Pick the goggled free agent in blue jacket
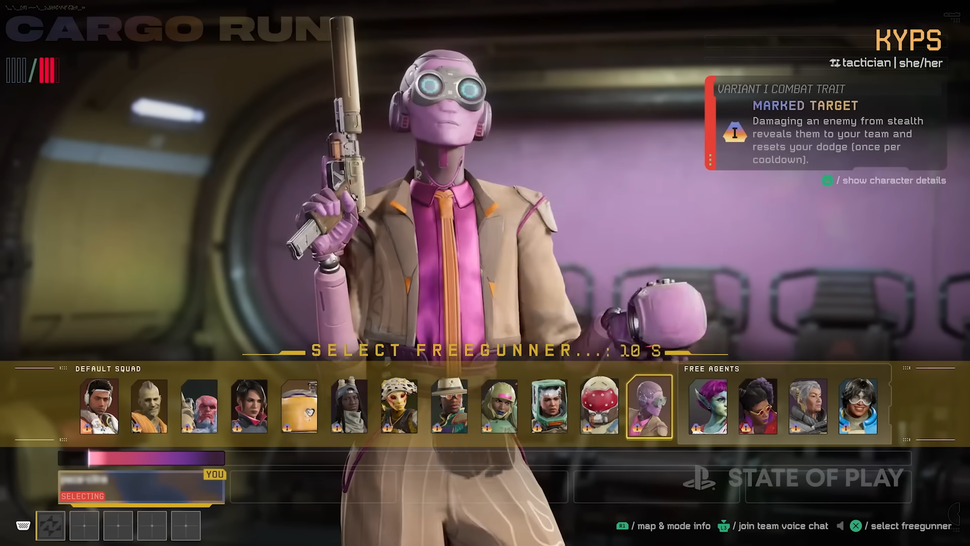Screen dimensions: 970x546 click(858, 406)
